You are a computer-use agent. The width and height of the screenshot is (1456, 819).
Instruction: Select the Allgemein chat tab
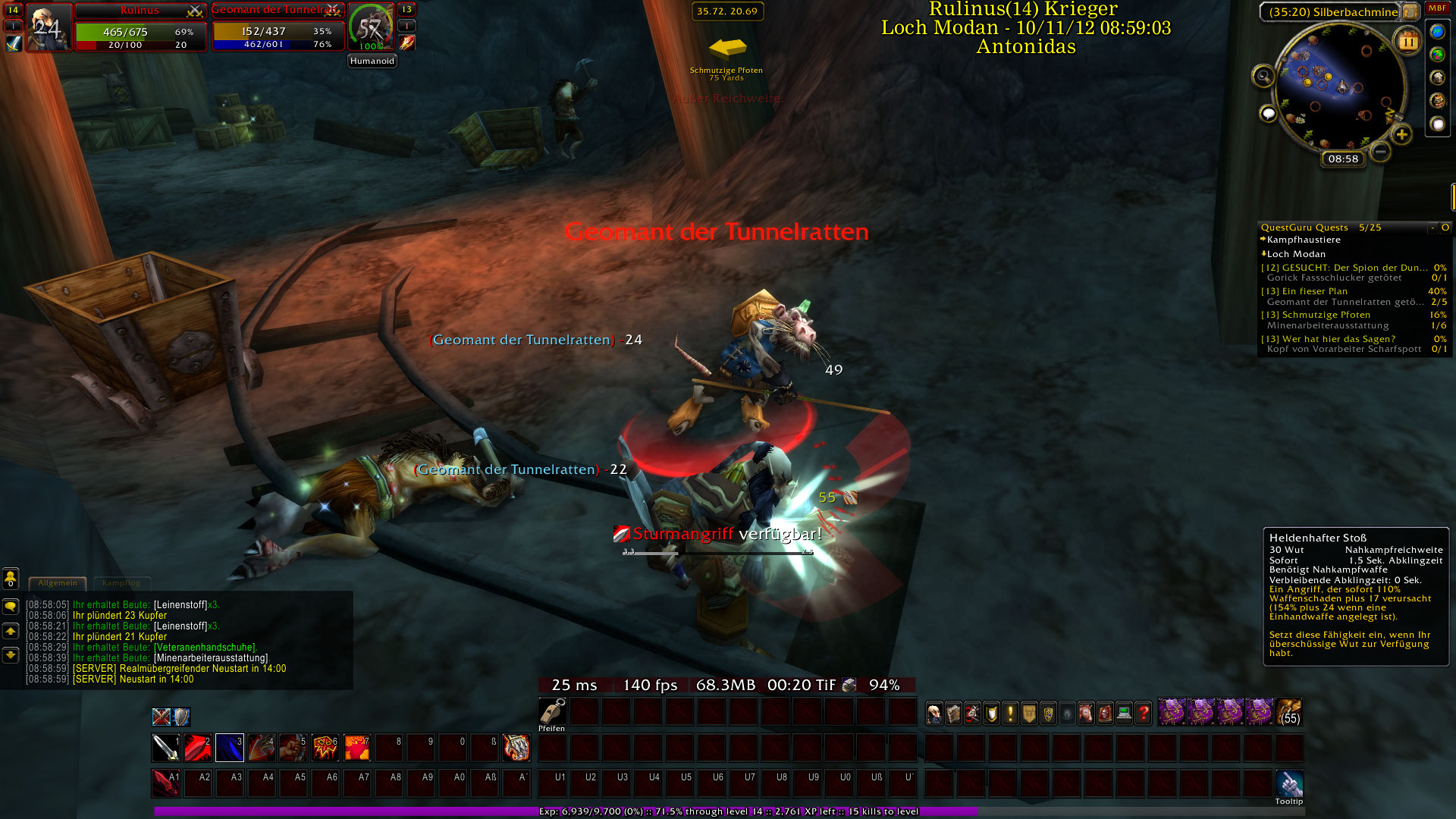tap(58, 583)
